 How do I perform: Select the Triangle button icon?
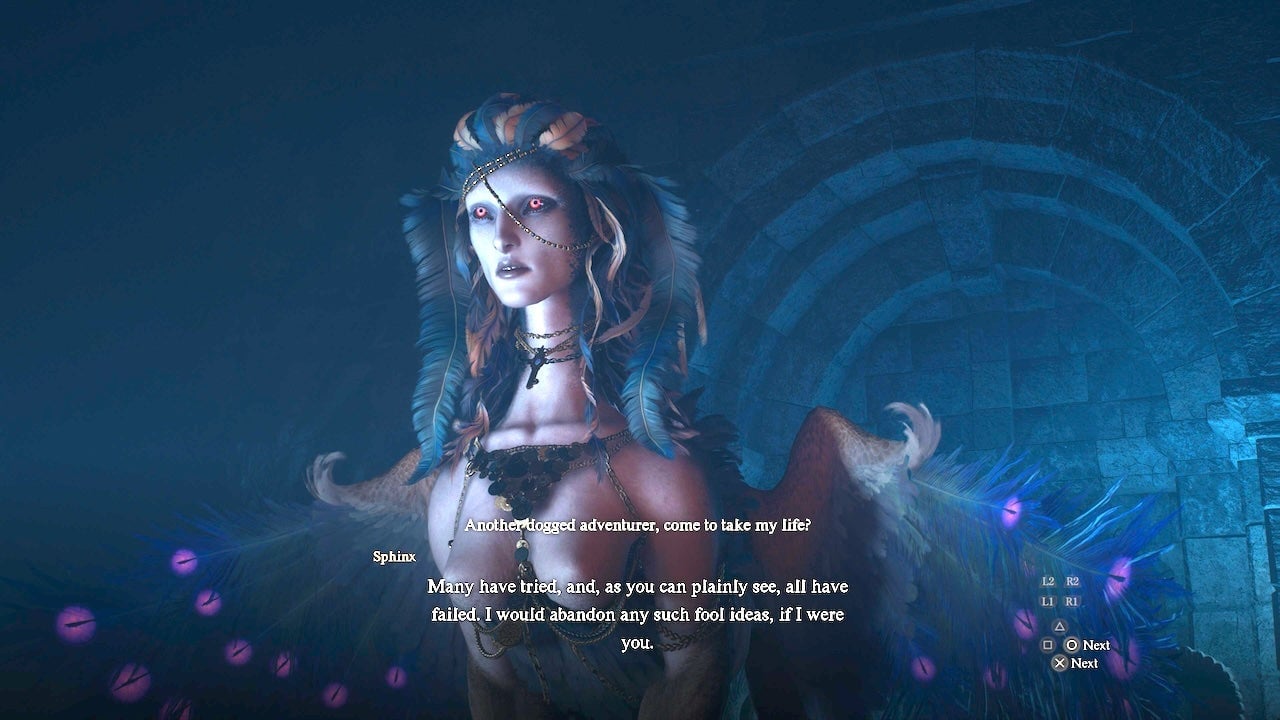(1060, 626)
